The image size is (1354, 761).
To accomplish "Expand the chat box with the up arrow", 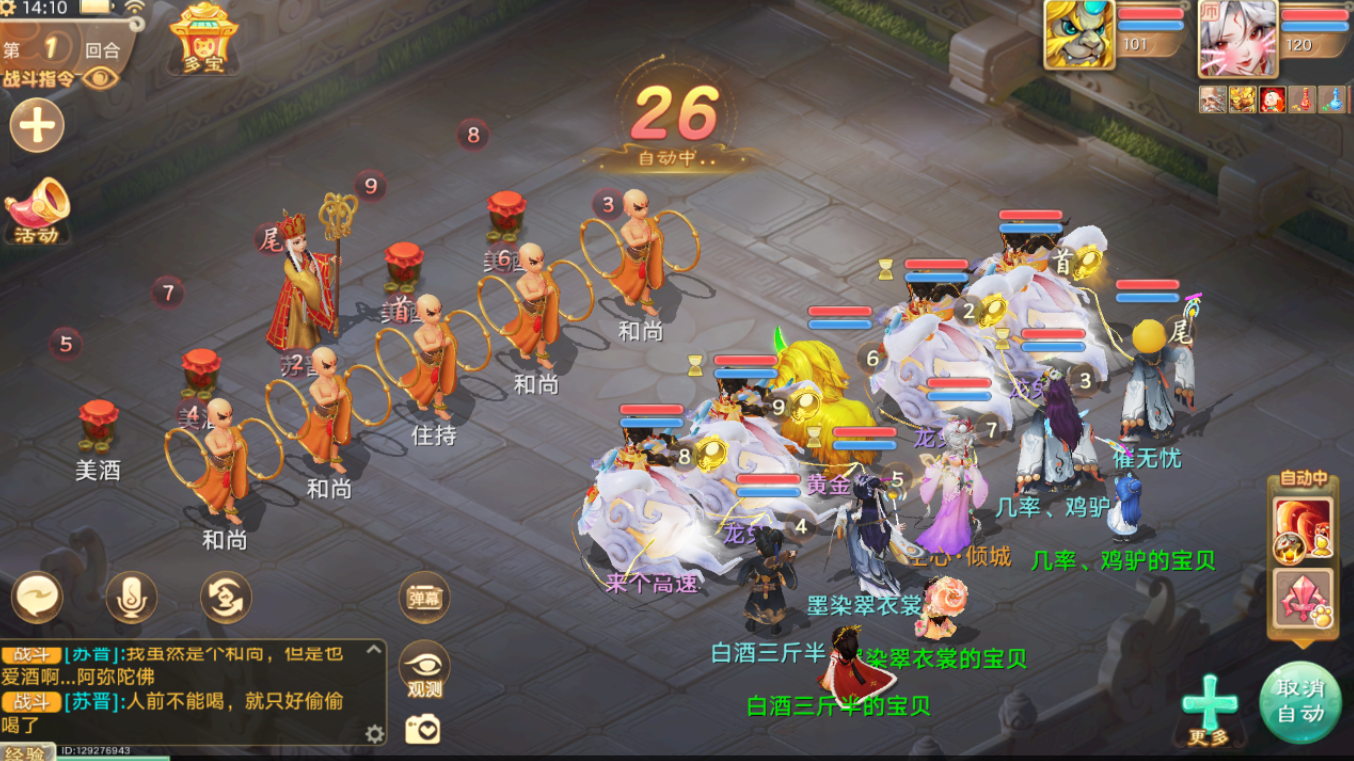I will (x=374, y=649).
